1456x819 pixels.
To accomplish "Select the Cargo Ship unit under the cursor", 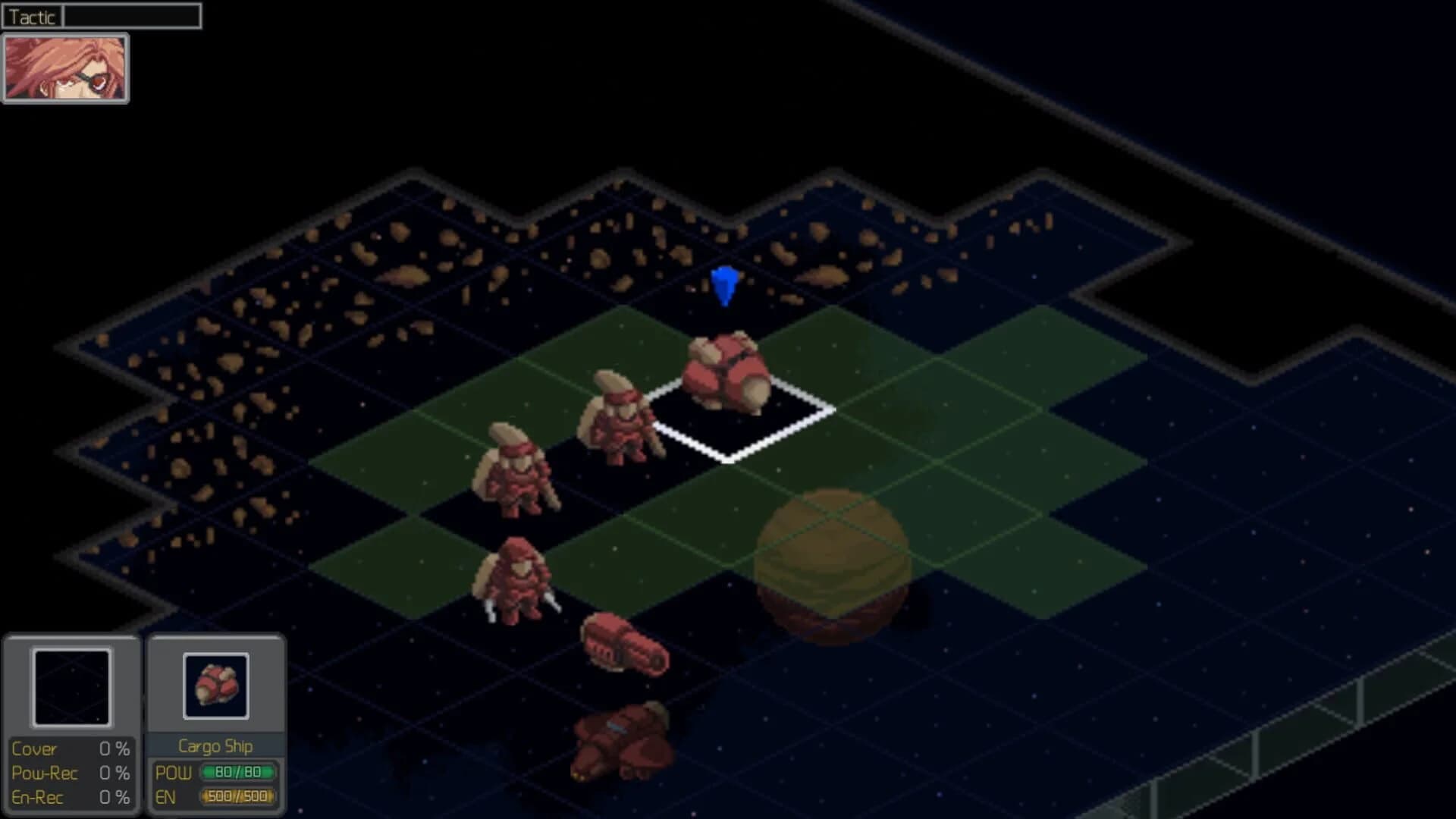I will [730, 372].
